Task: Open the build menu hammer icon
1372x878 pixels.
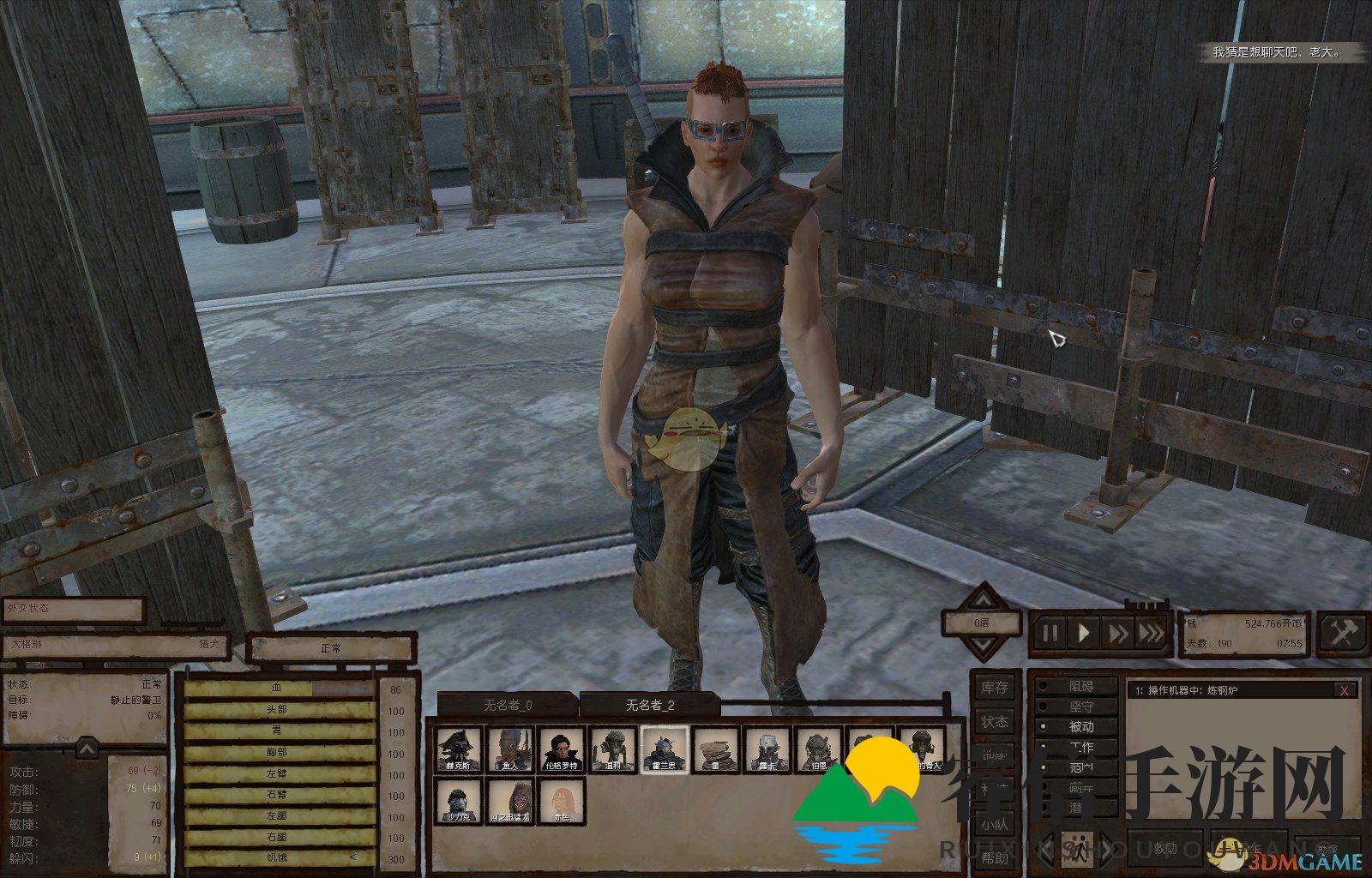Action: (x=1341, y=634)
